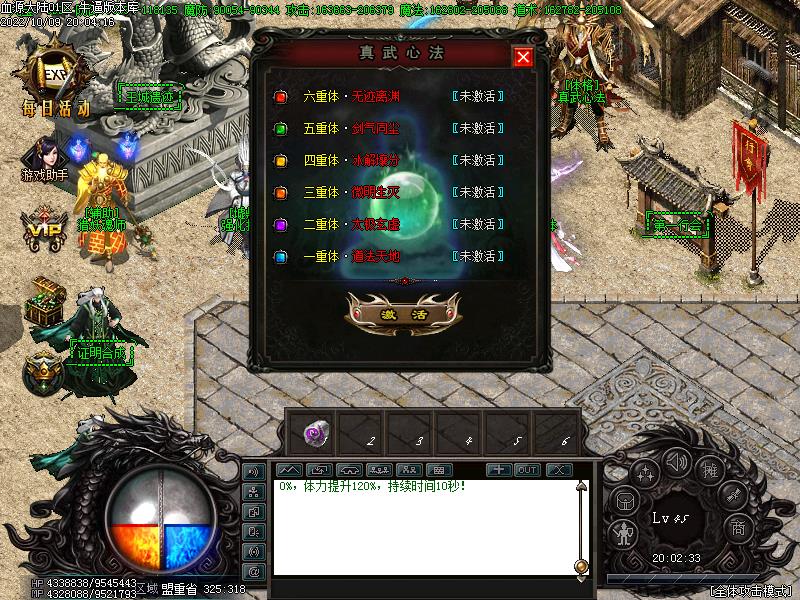Screen dimensions: 800x600
Task: Click the gold shield badge icon
Action: point(44,374)
